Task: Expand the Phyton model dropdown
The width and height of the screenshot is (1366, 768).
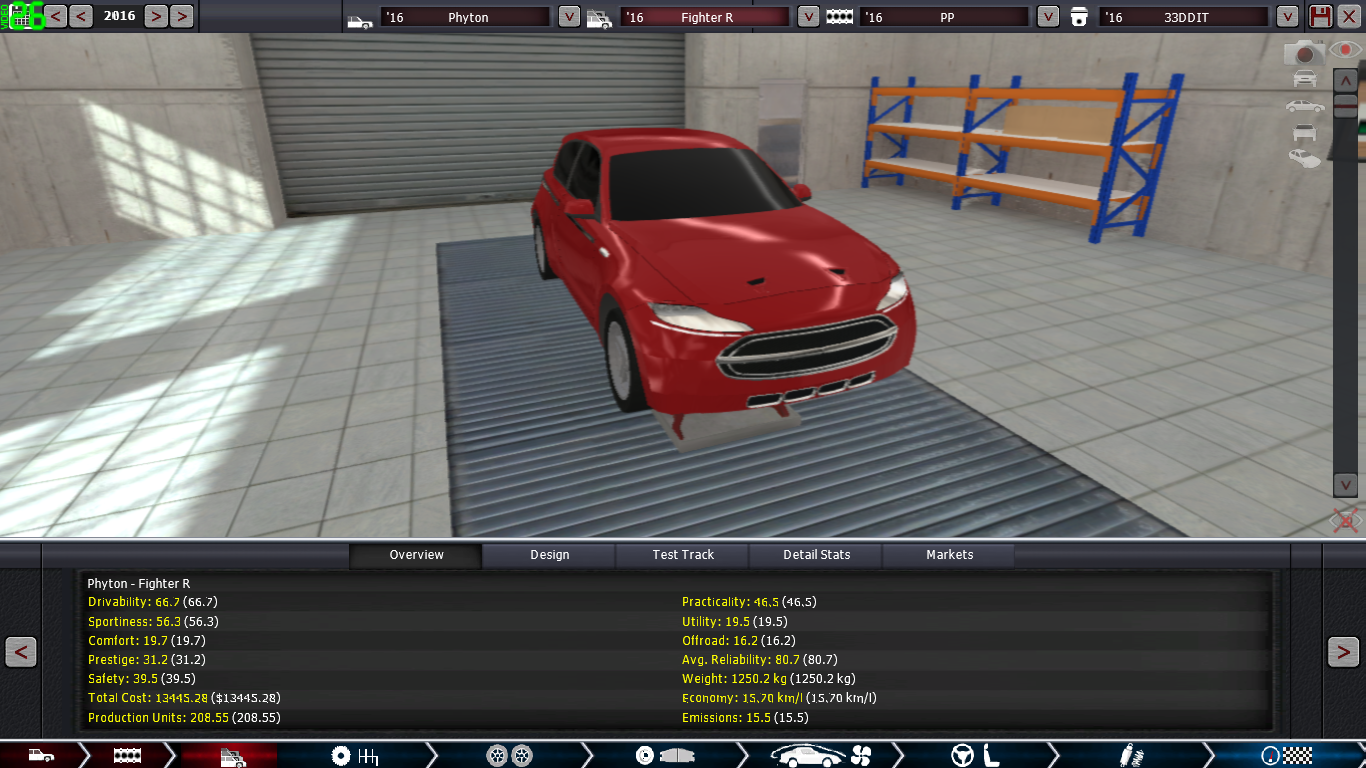Action: pos(568,17)
